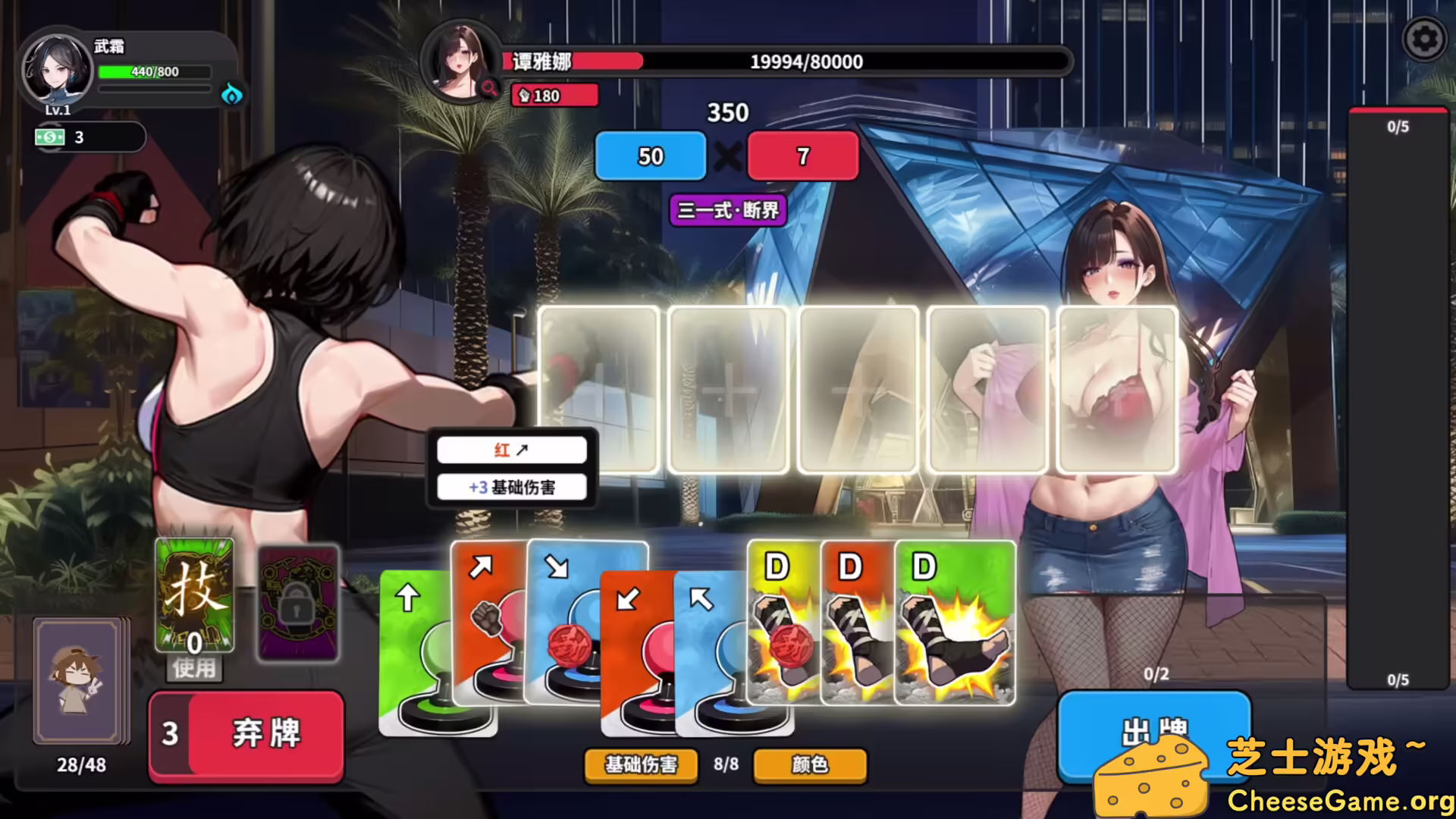Click the 使用 use label under the skill card
The height and width of the screenshot is (819, 1456).
tap(193, 668)
